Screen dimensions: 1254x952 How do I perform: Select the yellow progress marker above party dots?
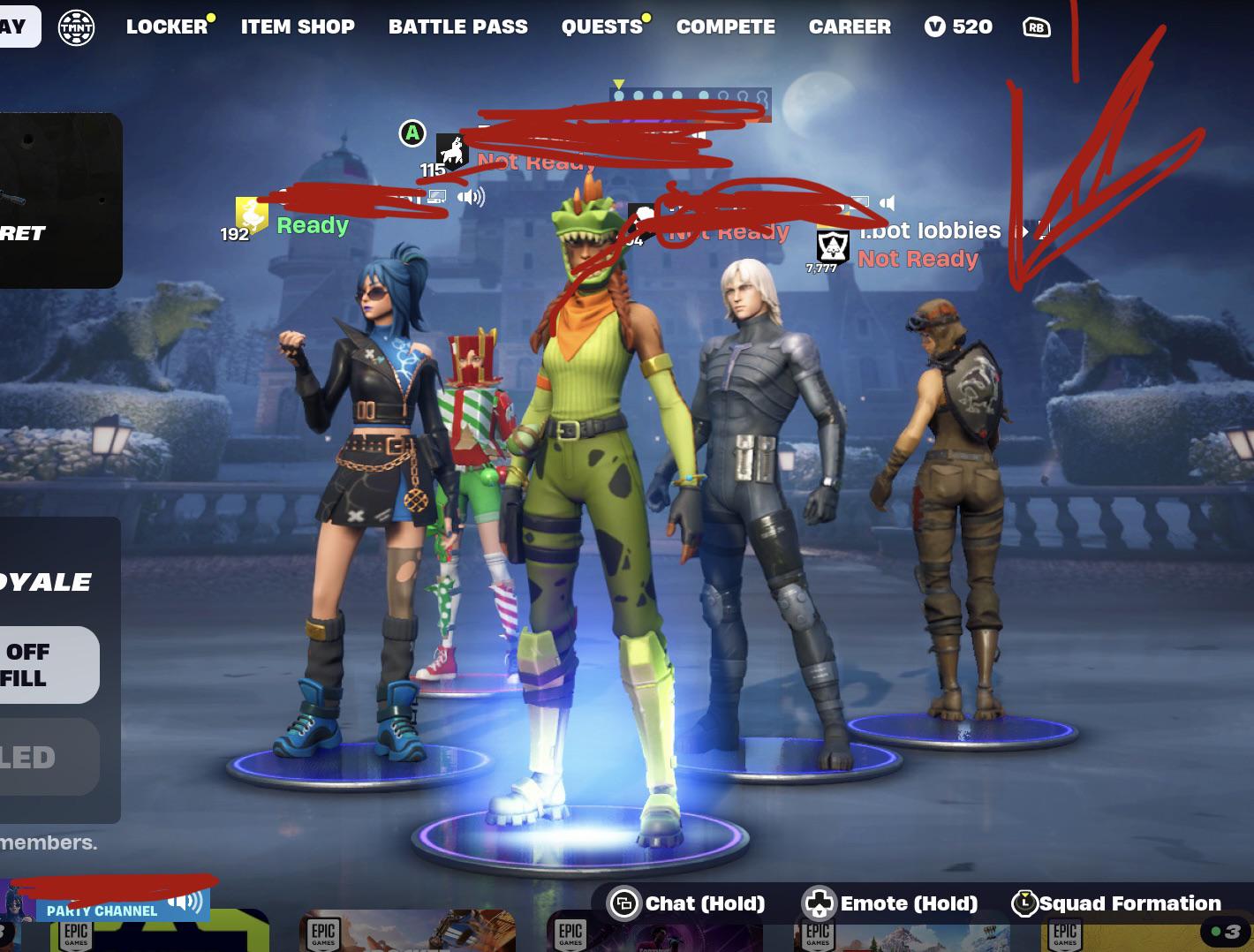coord(619,81)
